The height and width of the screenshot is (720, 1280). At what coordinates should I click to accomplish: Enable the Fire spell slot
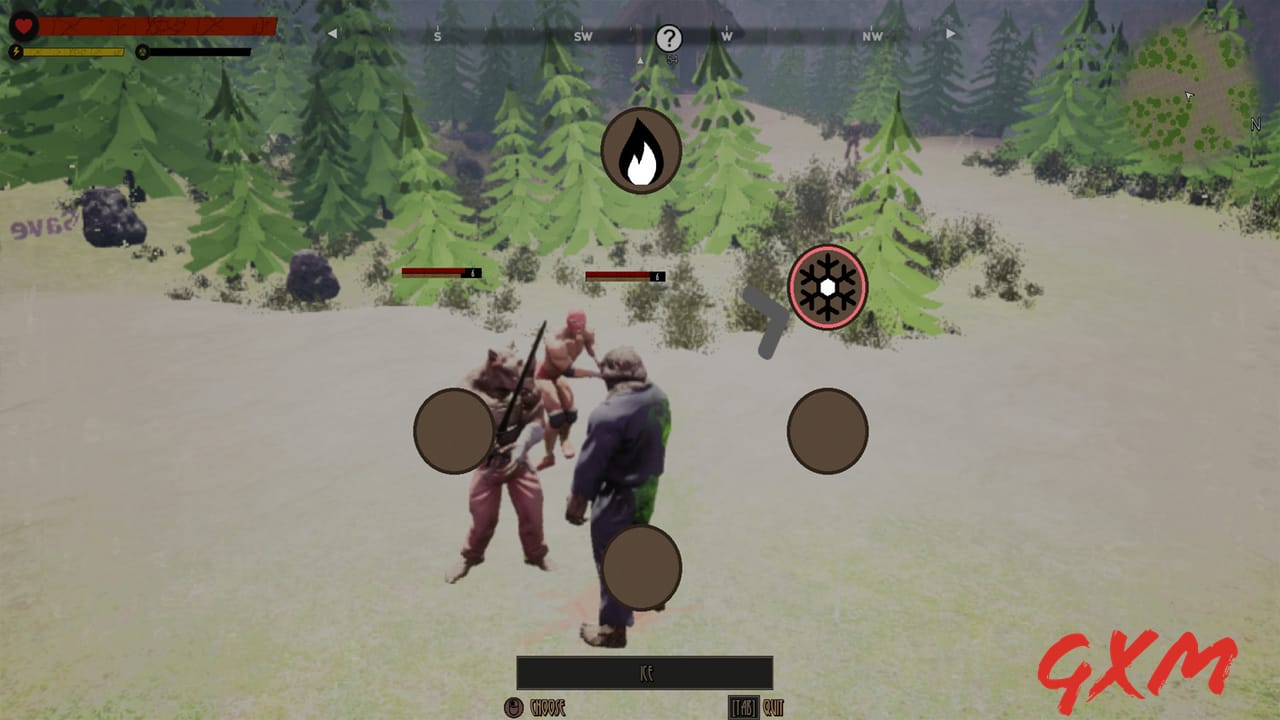coord(640,150)
